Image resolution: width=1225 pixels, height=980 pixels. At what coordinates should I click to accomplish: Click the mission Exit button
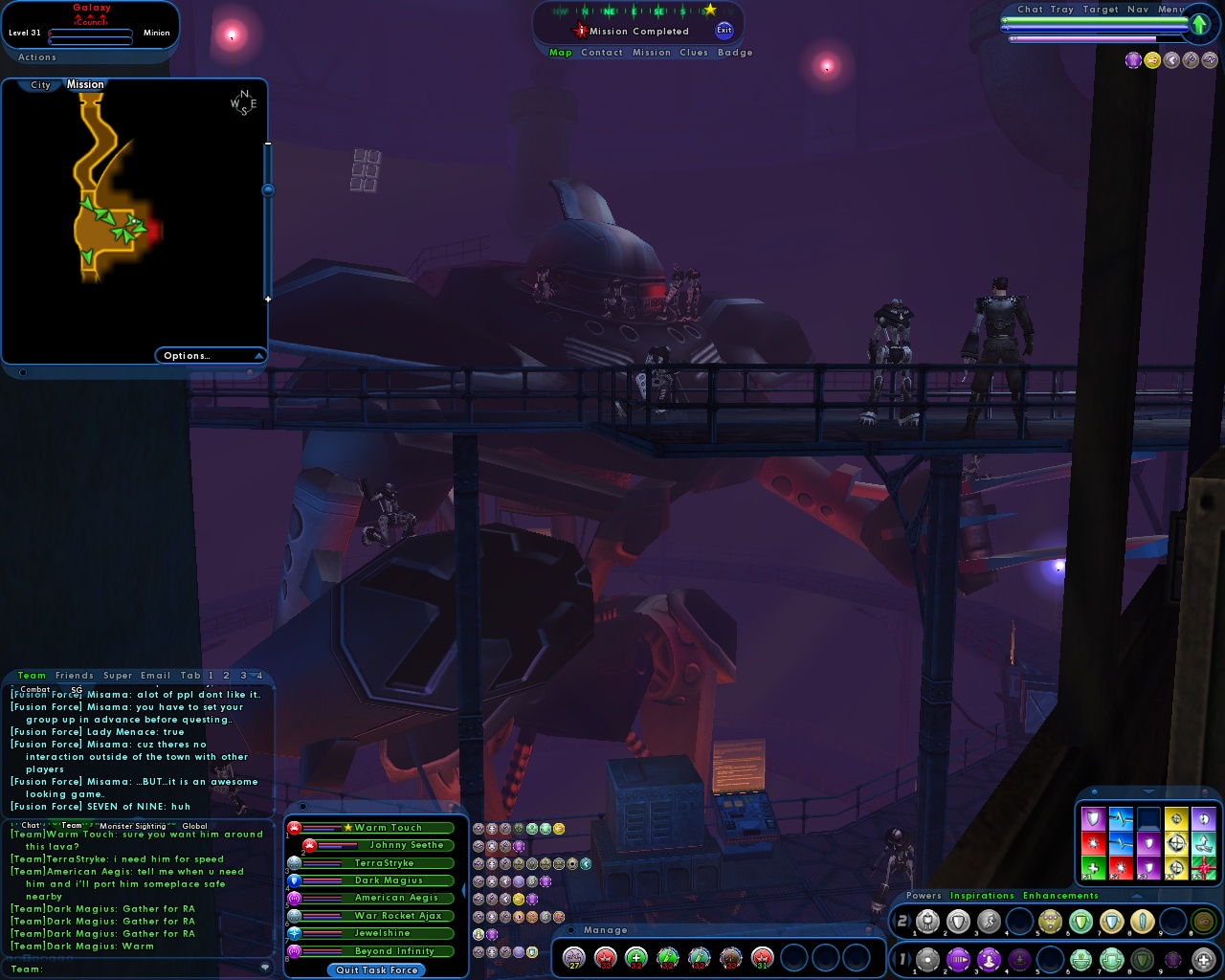724,31
